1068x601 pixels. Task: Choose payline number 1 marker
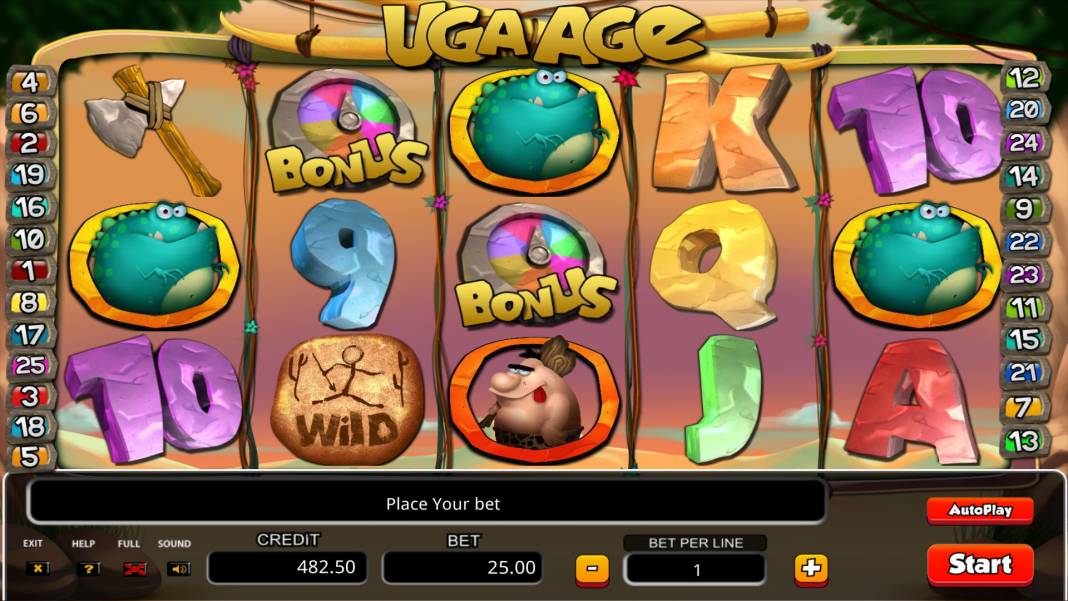(x=29, y=270)
